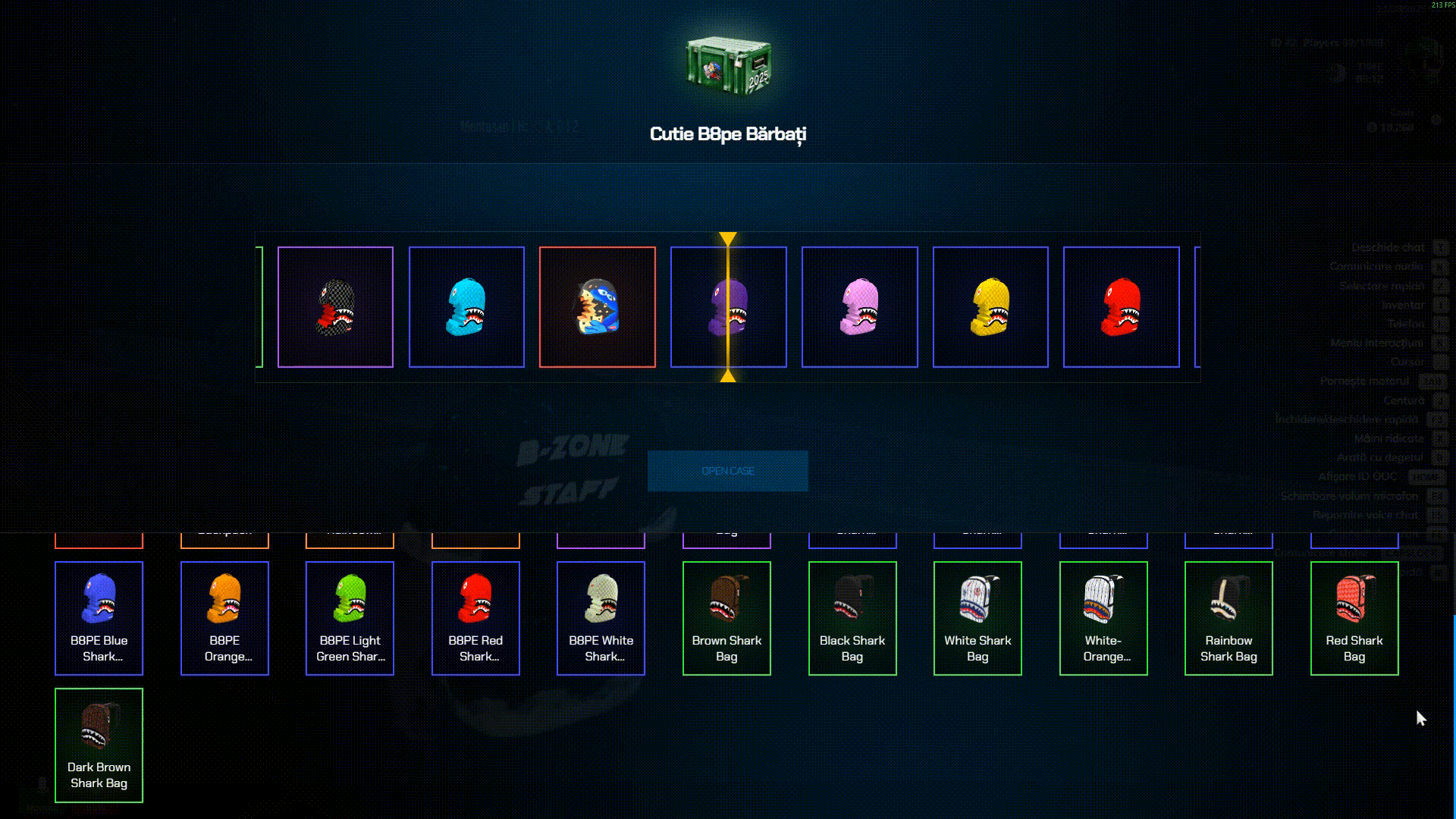1456x819 pixels.
Task: Click the multicolor camo shark hoodie reel card
Action: [x=598, y=307]
